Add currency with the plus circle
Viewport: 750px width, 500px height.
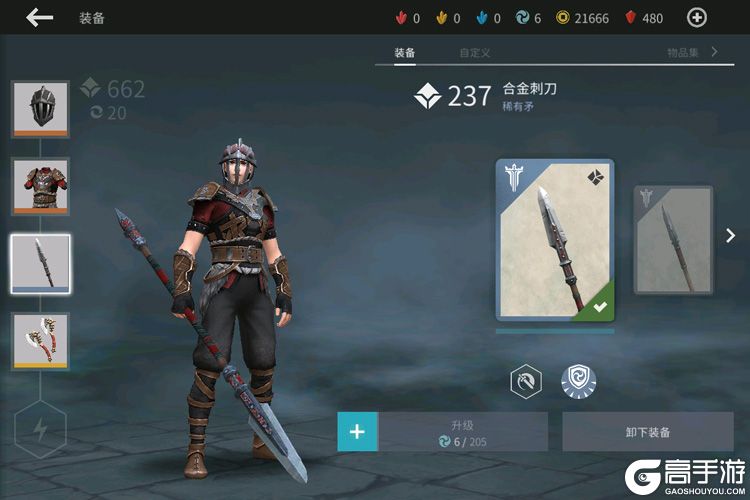[697, 17]
